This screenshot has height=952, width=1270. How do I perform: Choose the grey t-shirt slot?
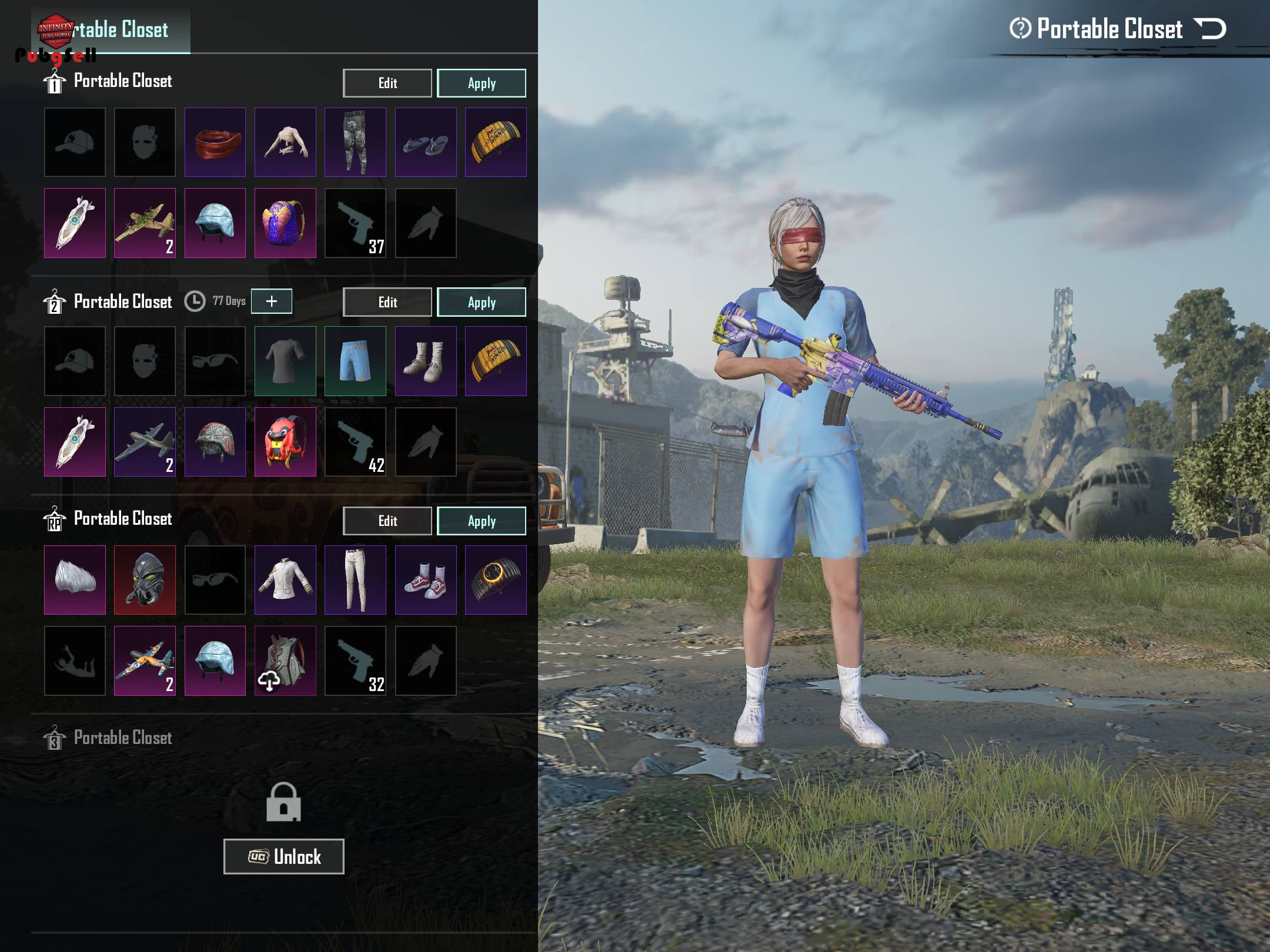(285, 361)
